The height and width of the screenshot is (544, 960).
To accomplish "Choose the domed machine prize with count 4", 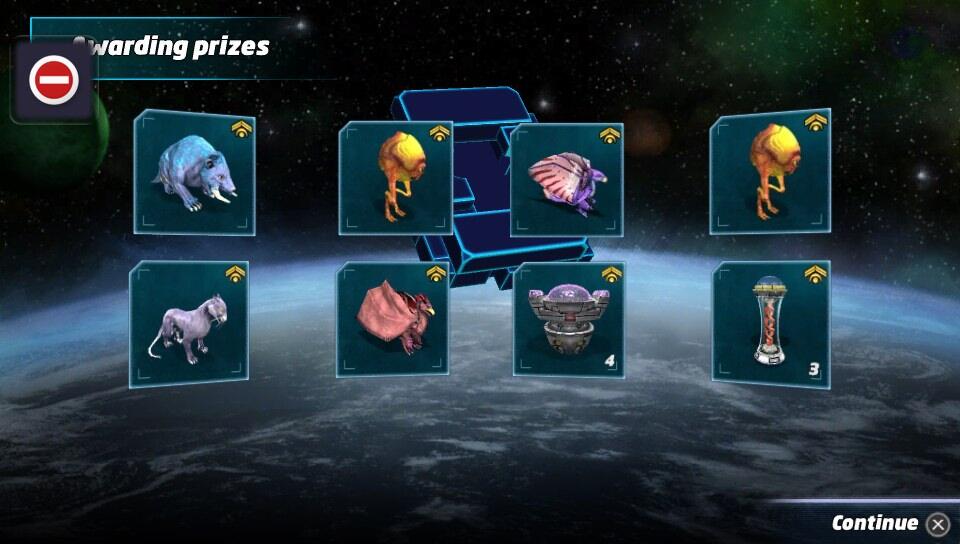I will [x=569, y=320].
